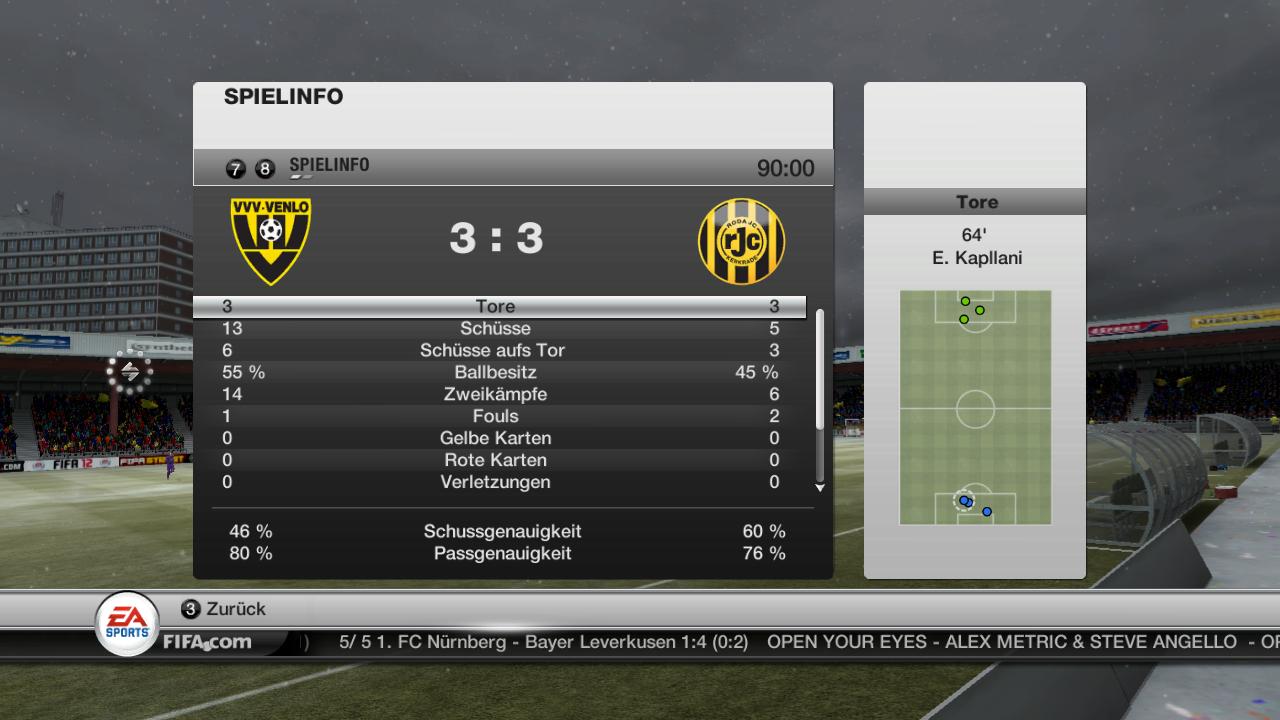Select the Zweikämpfe stat row

pos(496,395)
